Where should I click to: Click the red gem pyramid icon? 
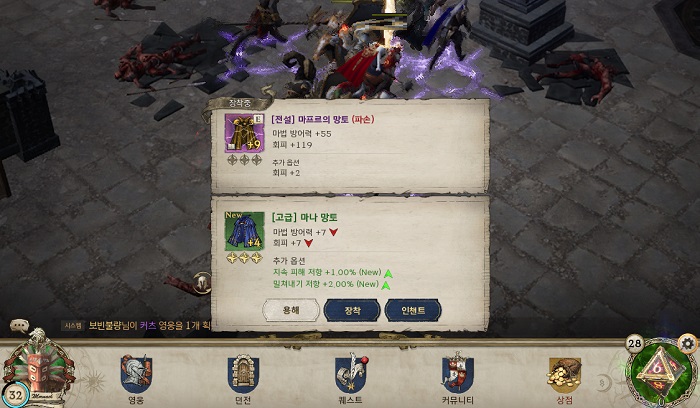tap(659, 371)
